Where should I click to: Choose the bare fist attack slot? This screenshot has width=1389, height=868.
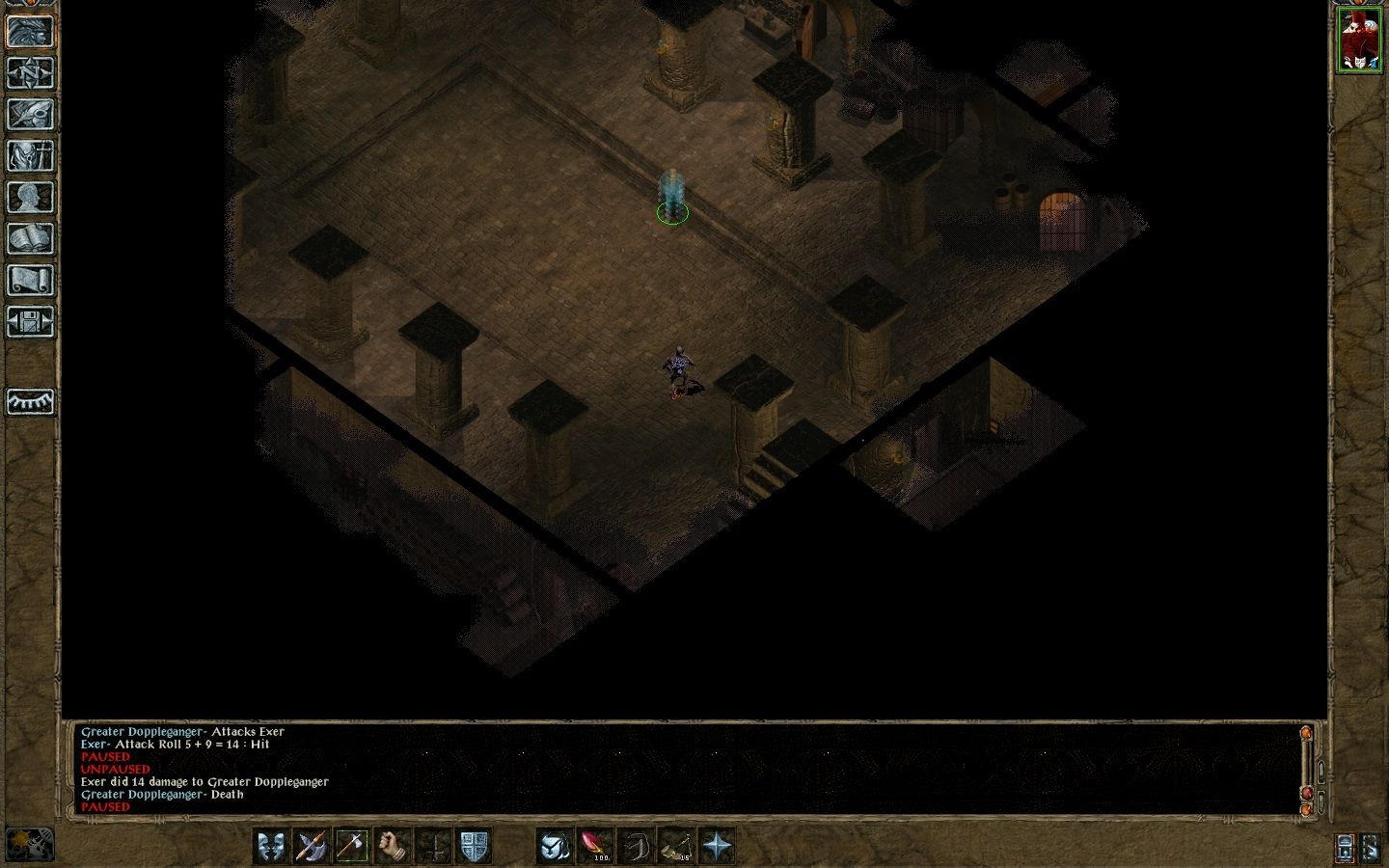tap(392, 846)
